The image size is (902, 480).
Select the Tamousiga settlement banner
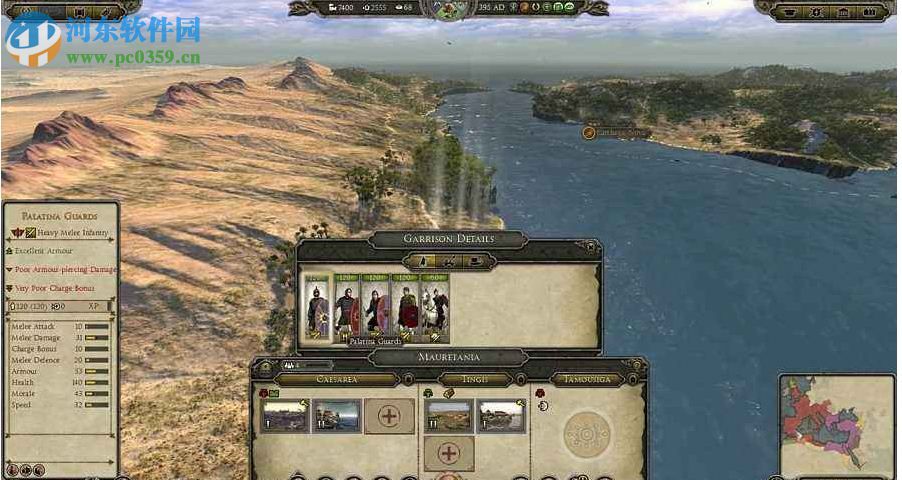tap(586, 380)
